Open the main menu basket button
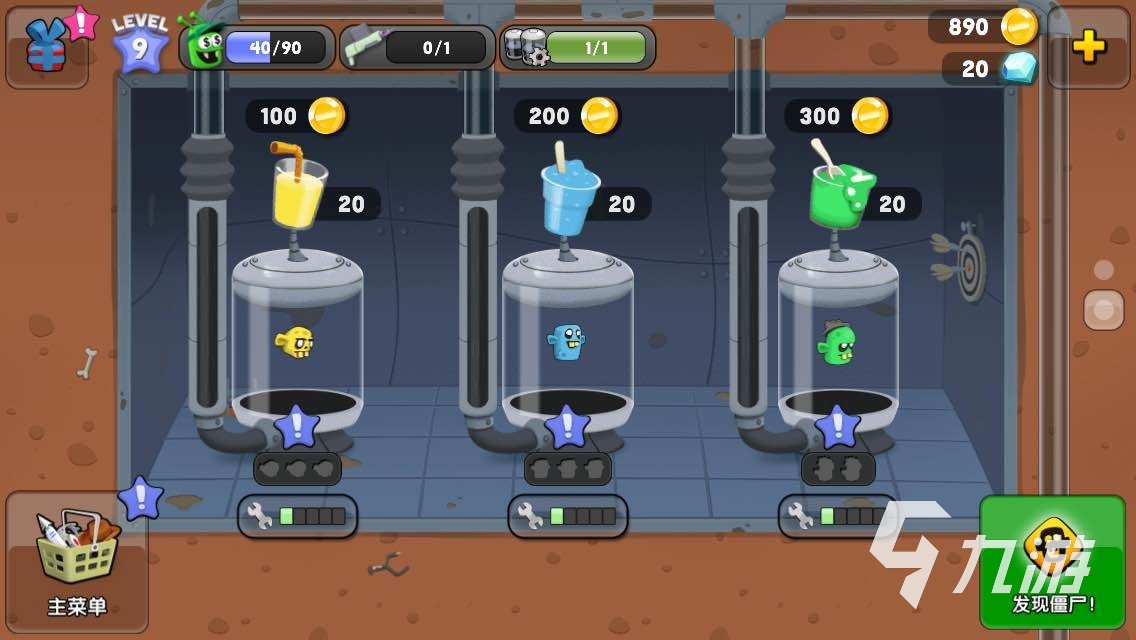Viewport: 1136px width, 640px height. click(76, 560)
